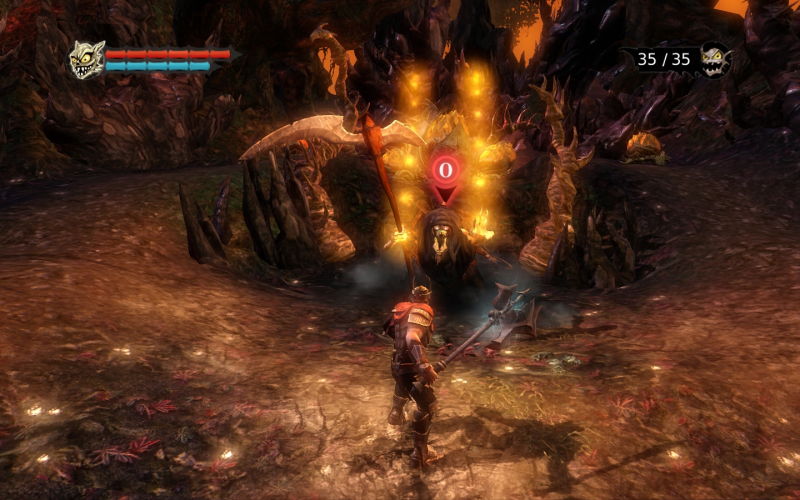Click the red shield marker showing 0
800x500 pixels.
(x=445, y=173)
